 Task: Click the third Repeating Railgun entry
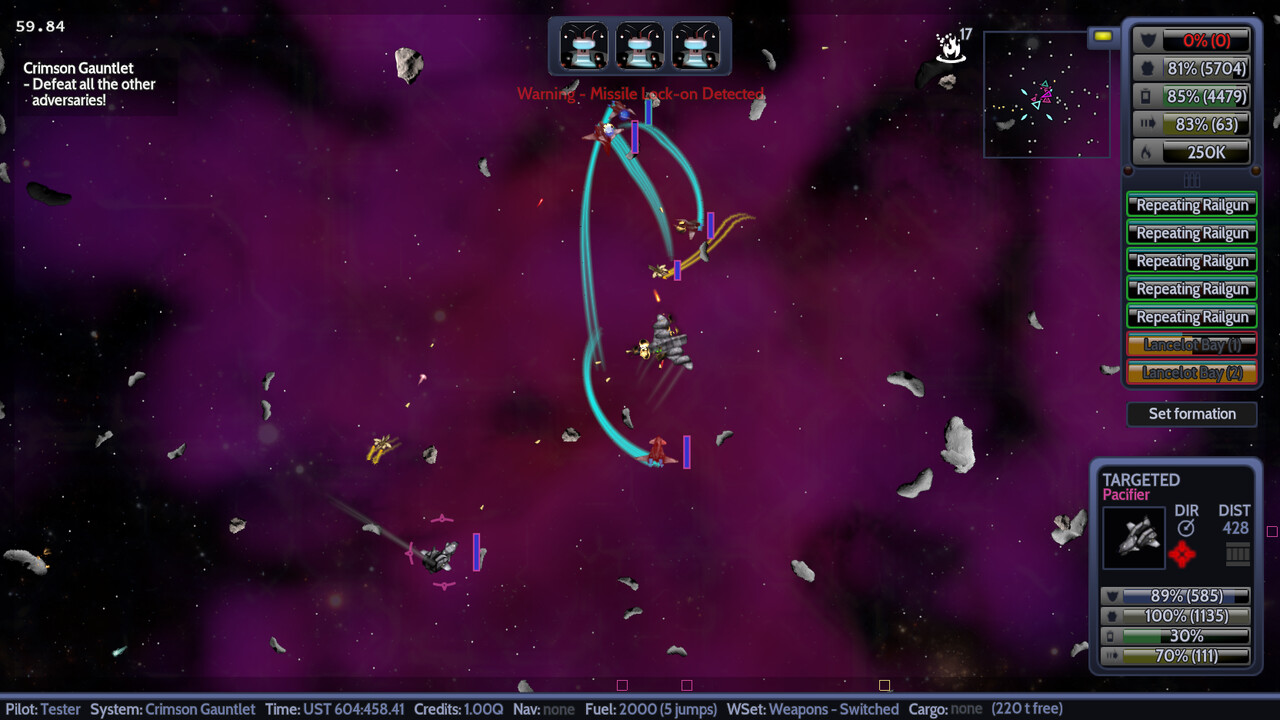click(x=1191, y=261)
